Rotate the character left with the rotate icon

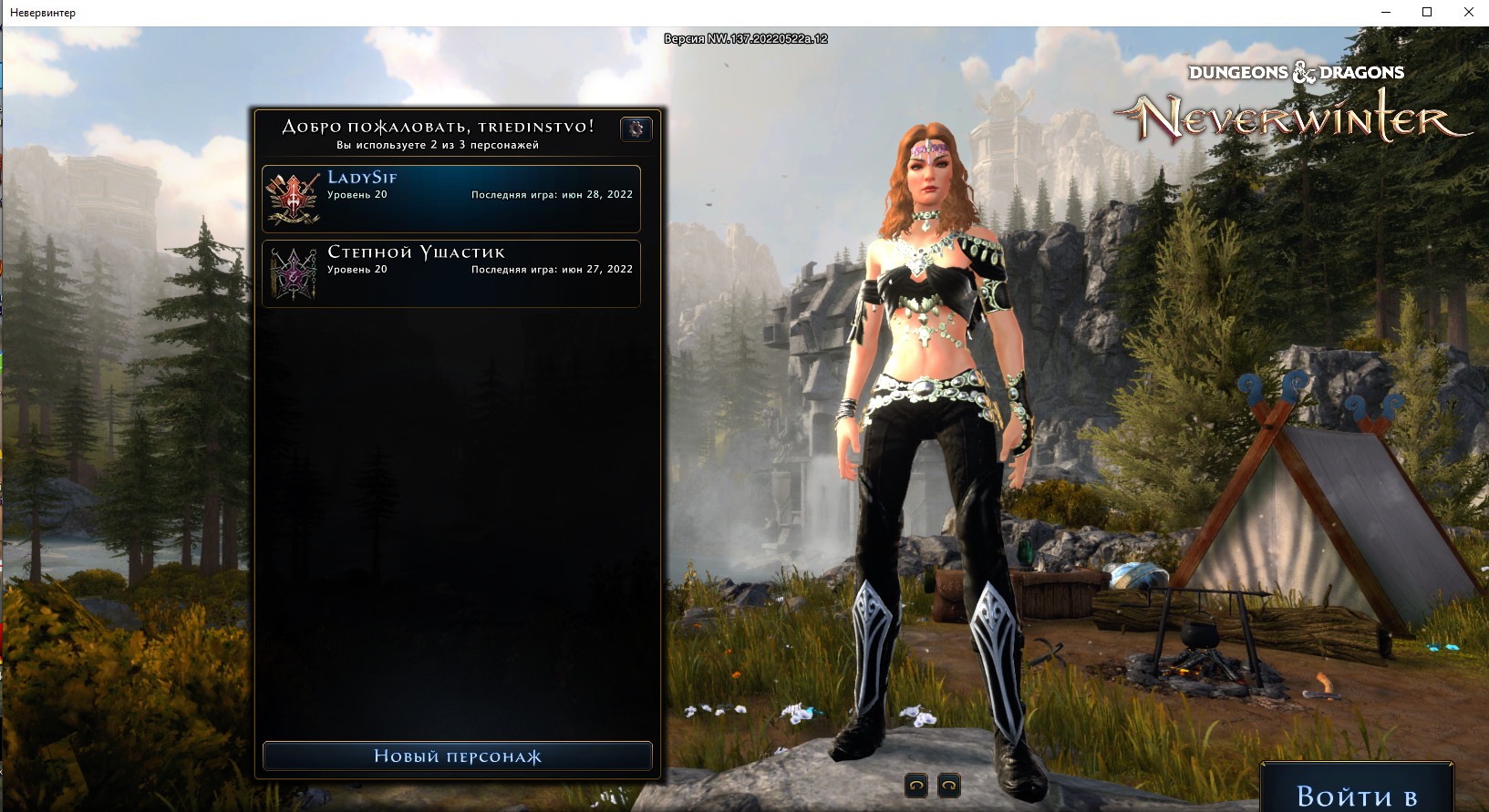tap(915, 785)
